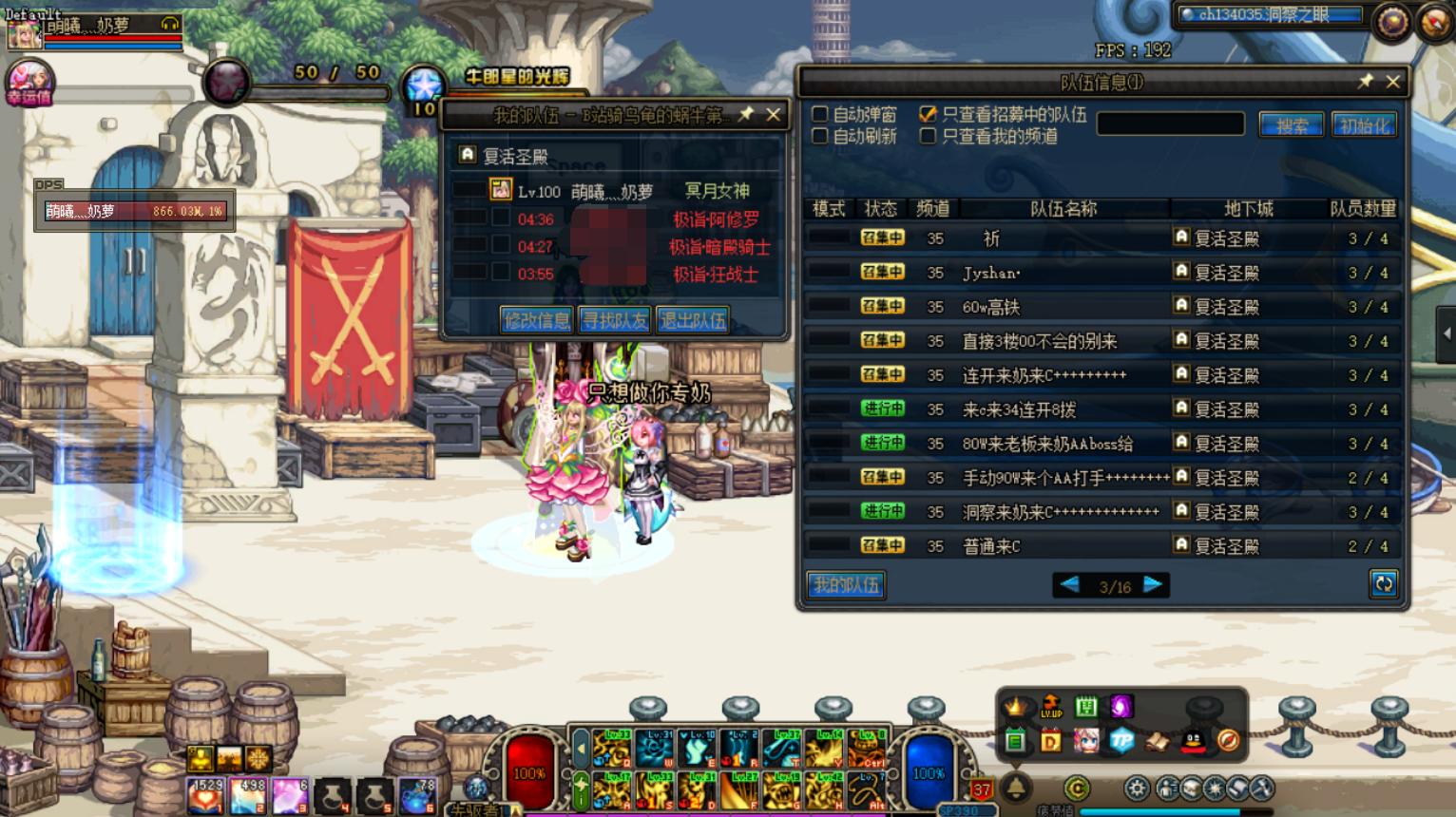
Task: Enable 只查看我的频道 filter
Action: pyautogui.click(x=928, y=136)
